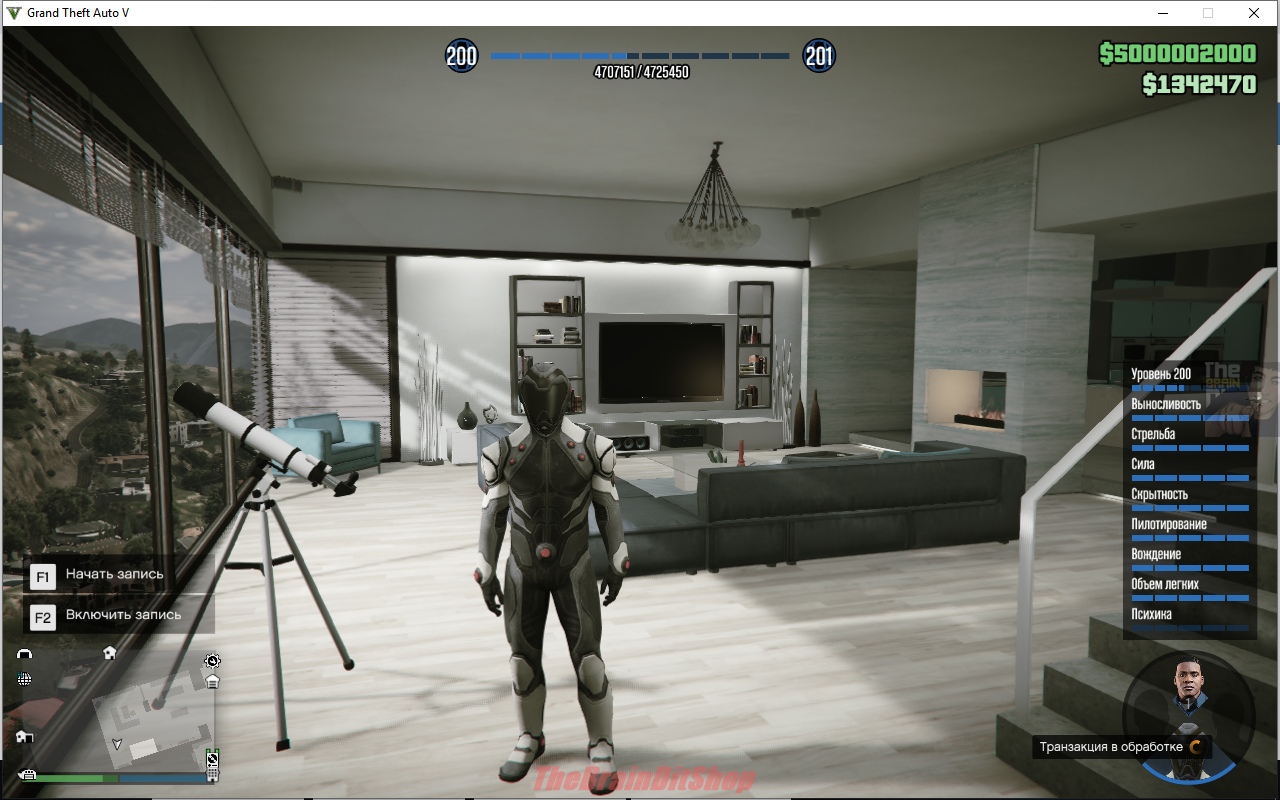Click the house-with-garage property blip
1280x800 pixels.
24,737
